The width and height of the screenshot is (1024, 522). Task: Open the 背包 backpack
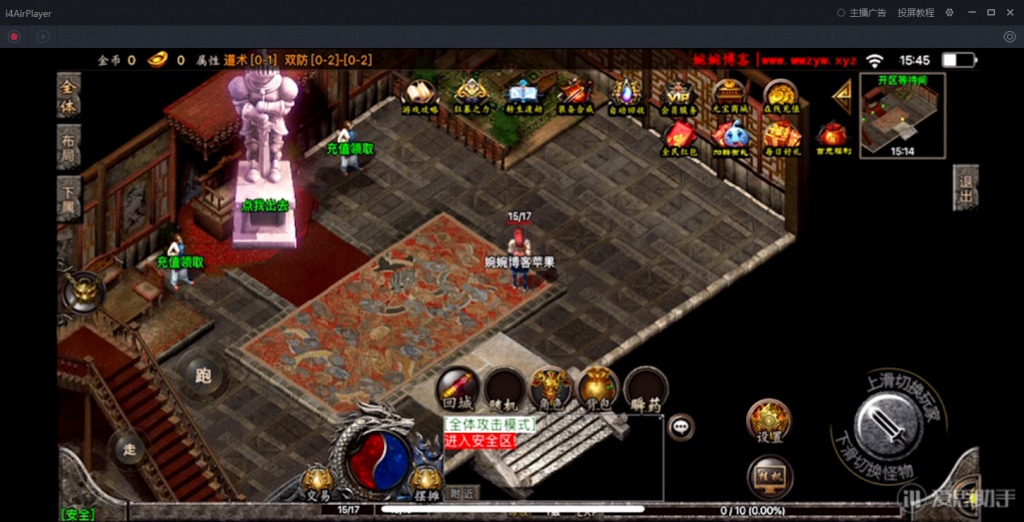click(x=597, y=388)
